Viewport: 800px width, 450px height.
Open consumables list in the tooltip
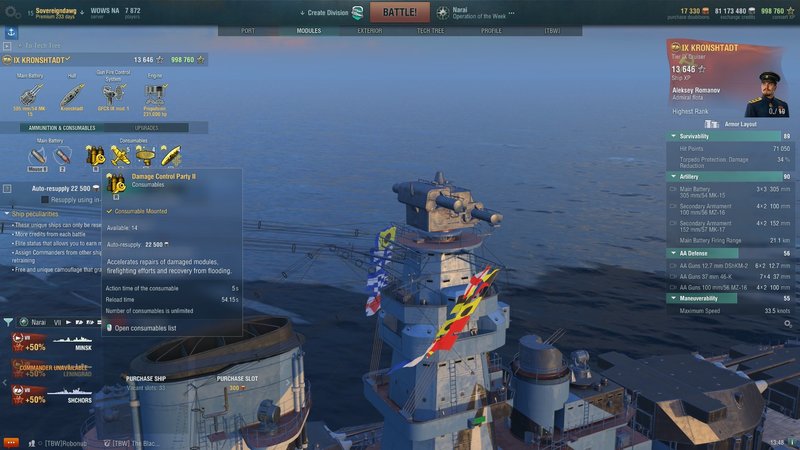tap(145, 327)
